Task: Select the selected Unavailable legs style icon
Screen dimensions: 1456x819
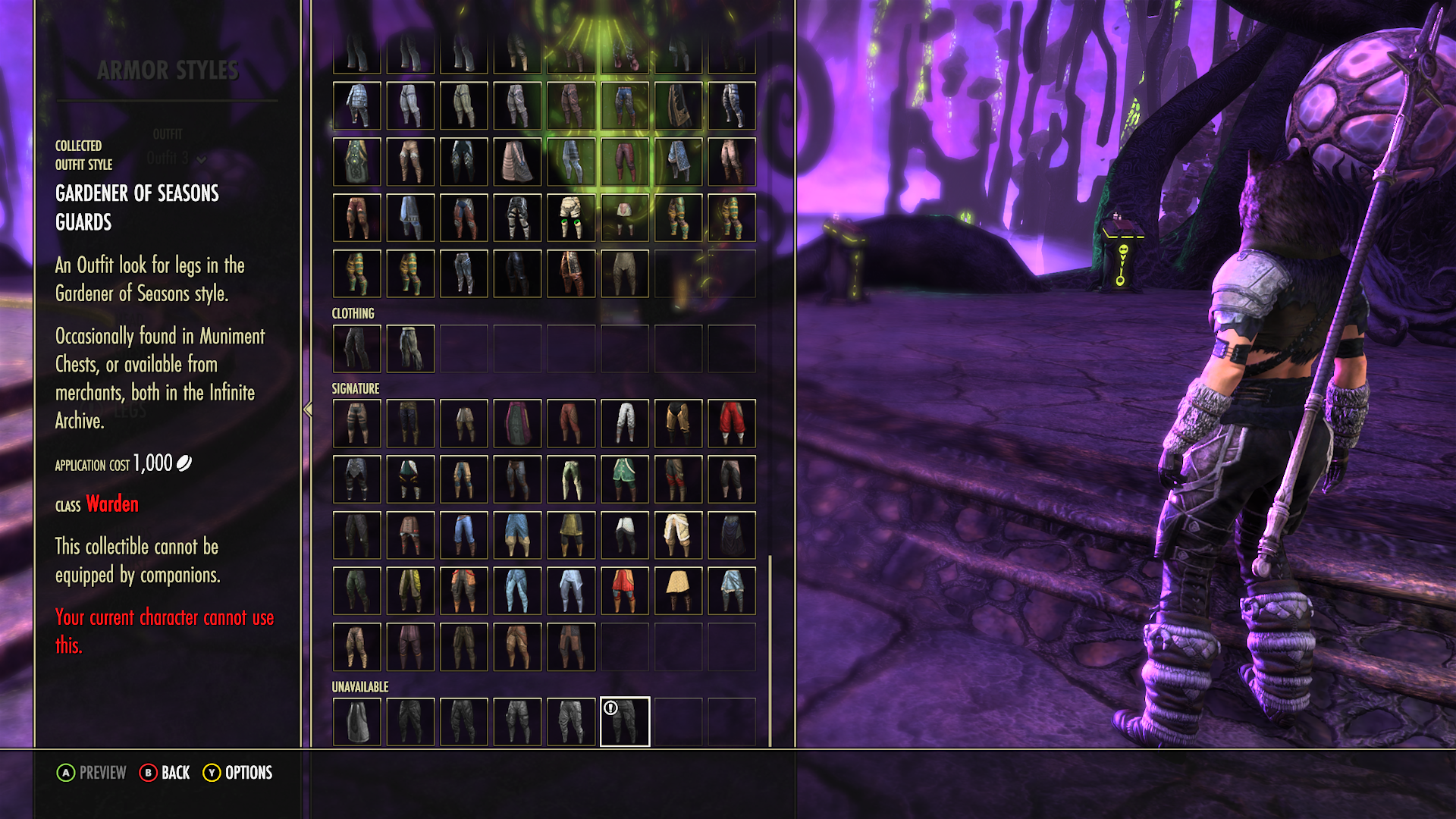Action: (625, 721)
